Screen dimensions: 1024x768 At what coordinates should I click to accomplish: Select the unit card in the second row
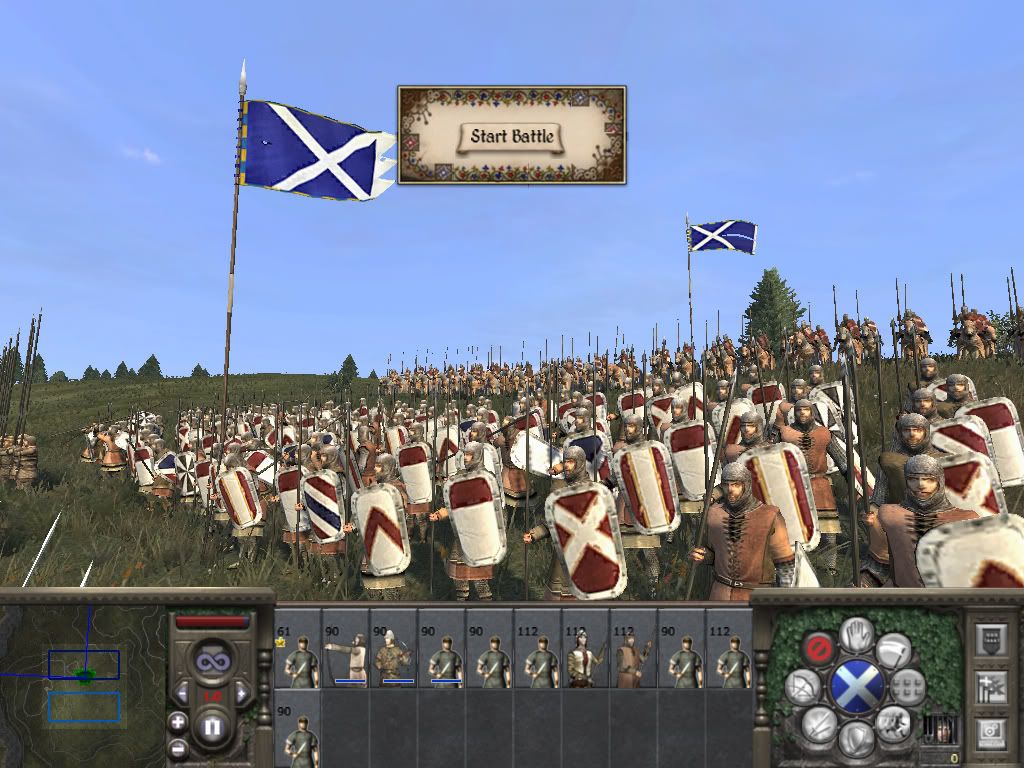point(297,728)
